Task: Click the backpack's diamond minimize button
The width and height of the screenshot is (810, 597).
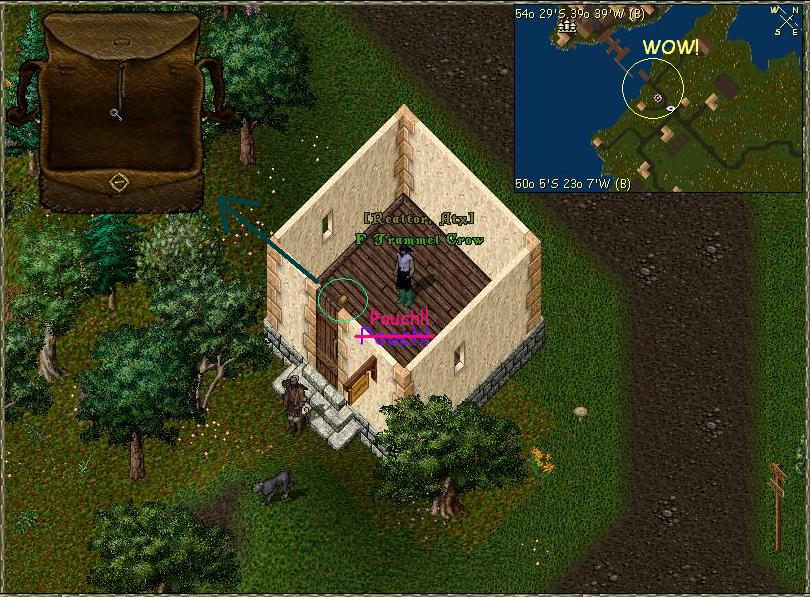Action: [118, 183]
